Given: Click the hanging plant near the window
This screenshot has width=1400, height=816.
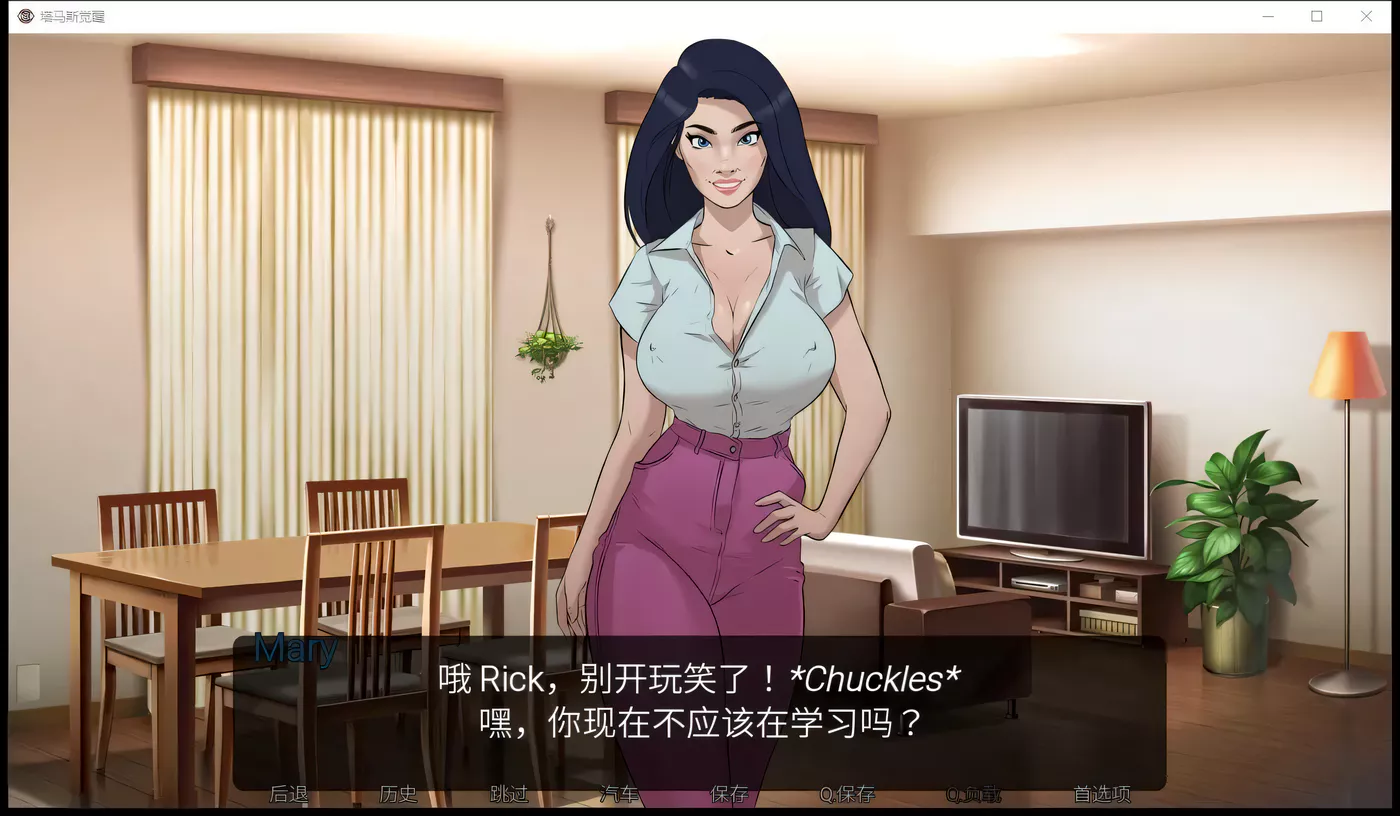Looking at the screenshot, I should 551,345.
